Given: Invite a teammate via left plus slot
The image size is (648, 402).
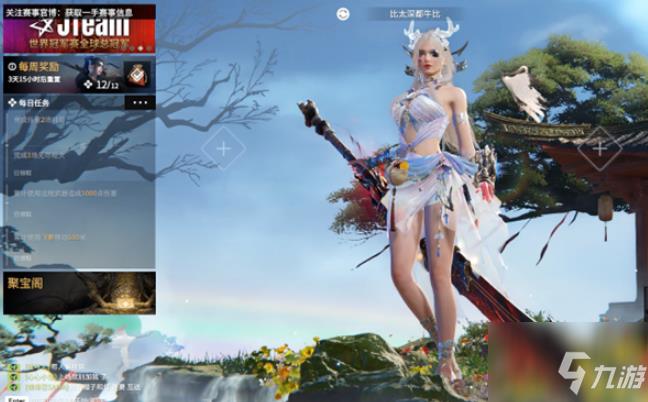Looking at the screenshot, I should [222, 149].
